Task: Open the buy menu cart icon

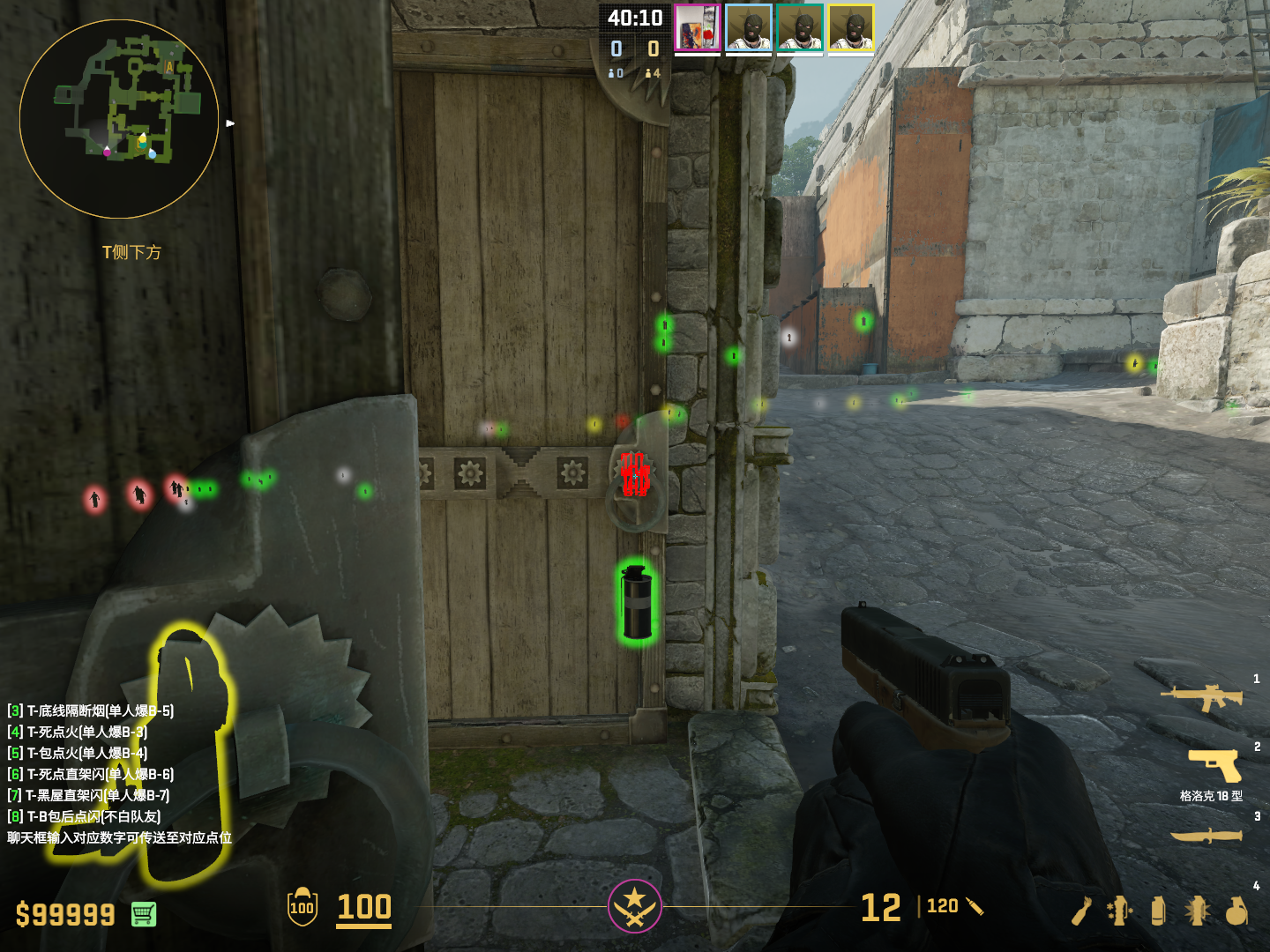Action: 144,914
